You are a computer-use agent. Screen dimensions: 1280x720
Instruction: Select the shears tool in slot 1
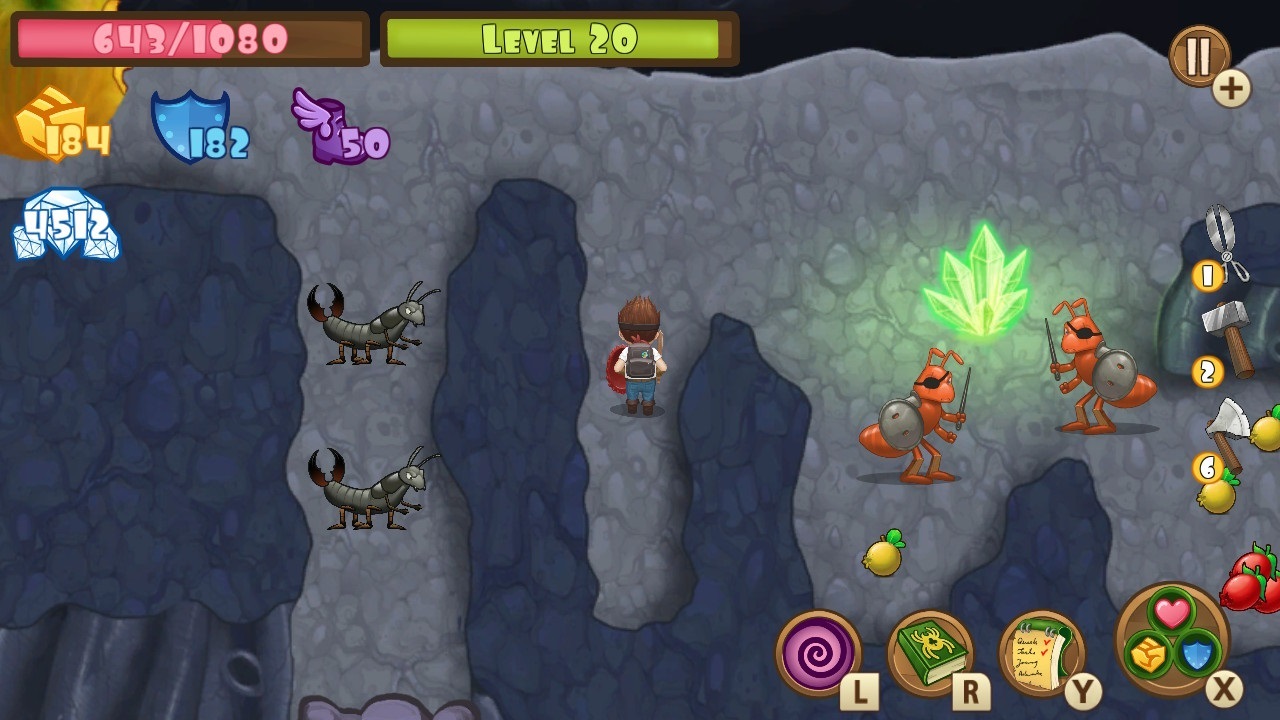click(x=1225, y=240)
